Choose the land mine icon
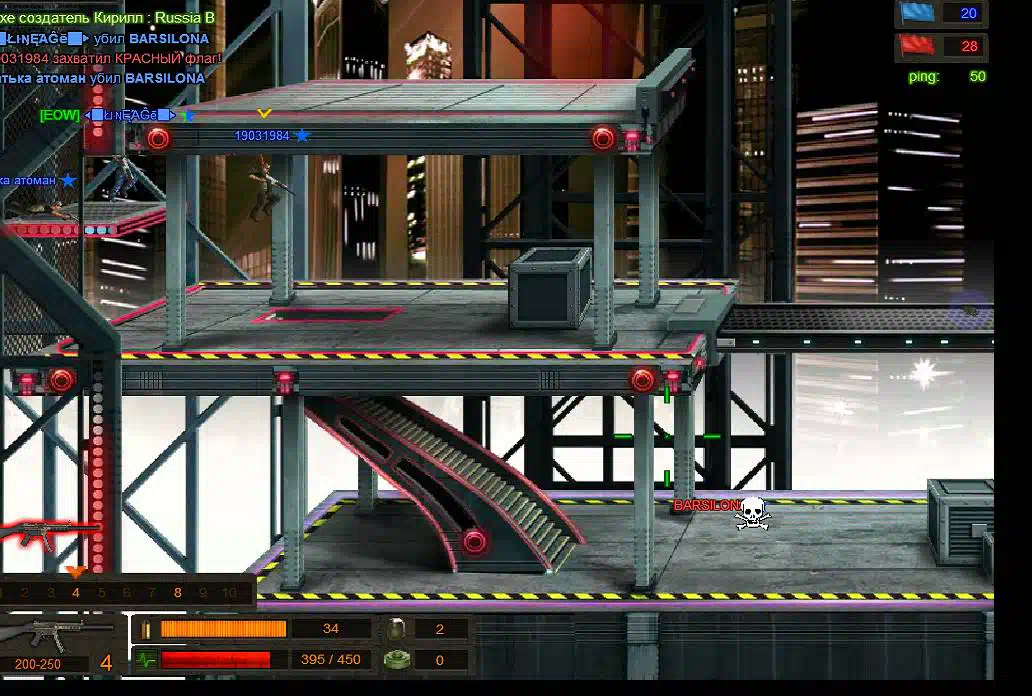Screen dimensions: 1032x696 395,660
